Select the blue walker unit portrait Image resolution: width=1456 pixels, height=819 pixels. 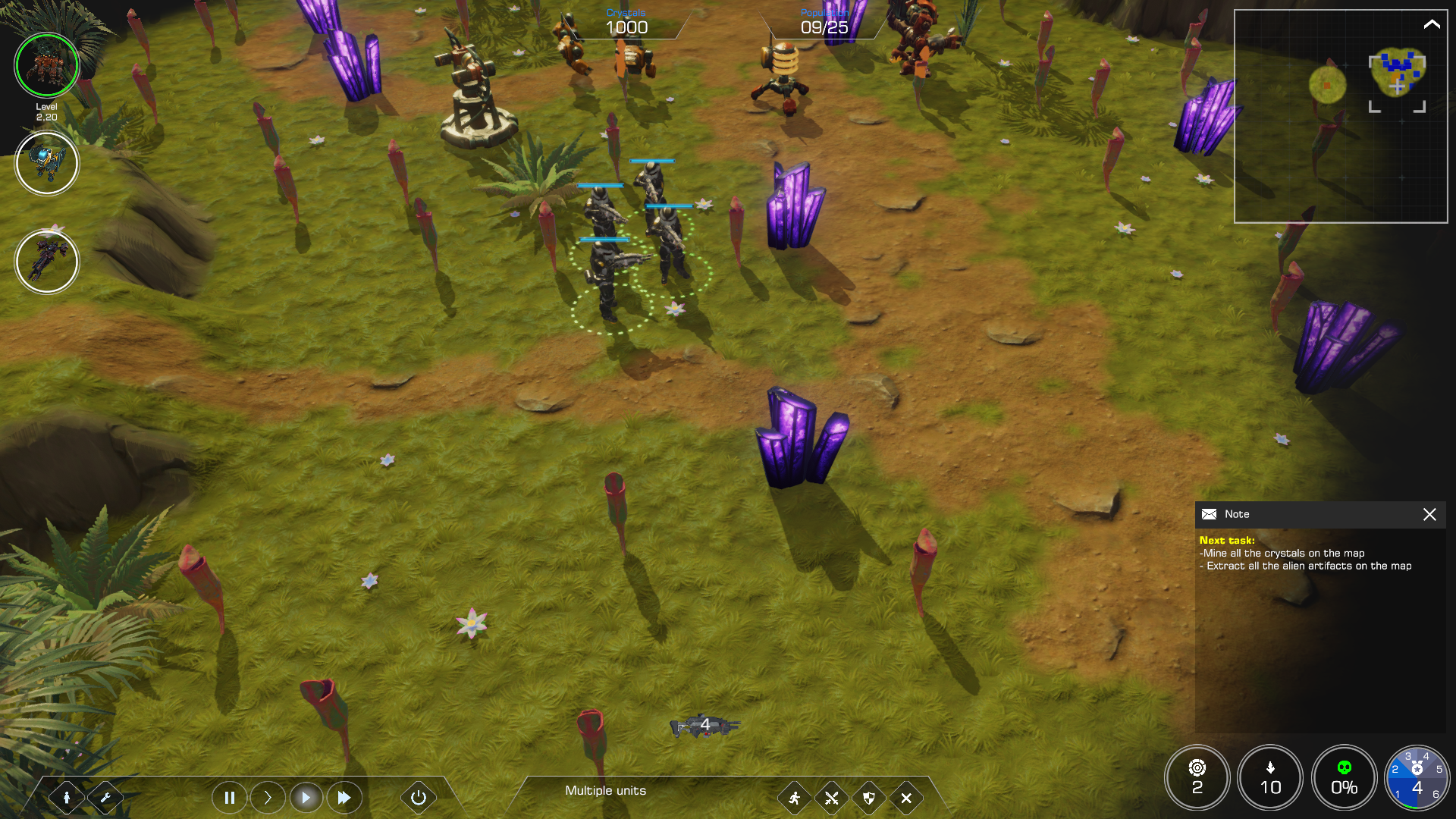coord(47,163)
